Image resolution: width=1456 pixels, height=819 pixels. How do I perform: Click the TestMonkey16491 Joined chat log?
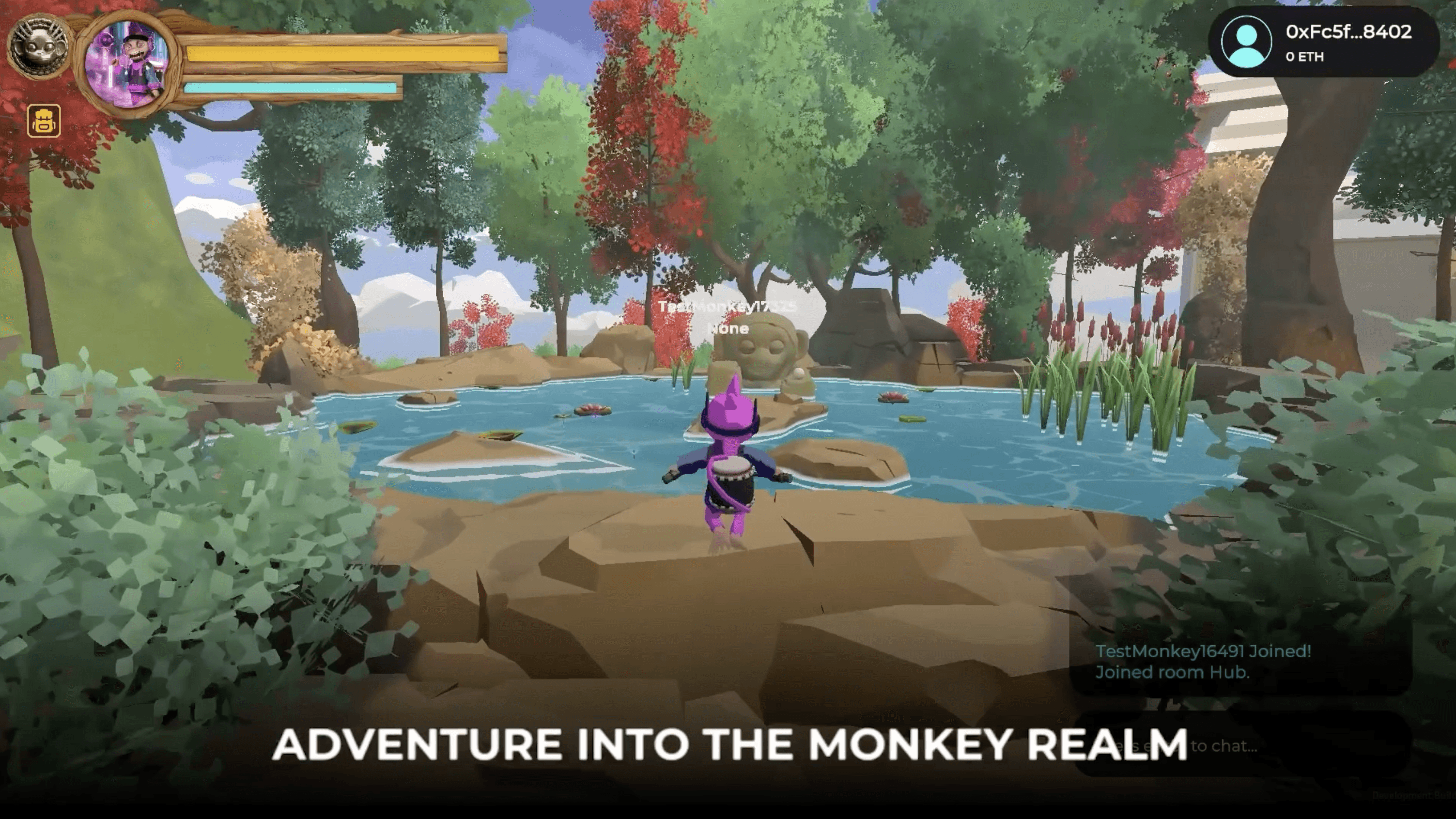1203,651
